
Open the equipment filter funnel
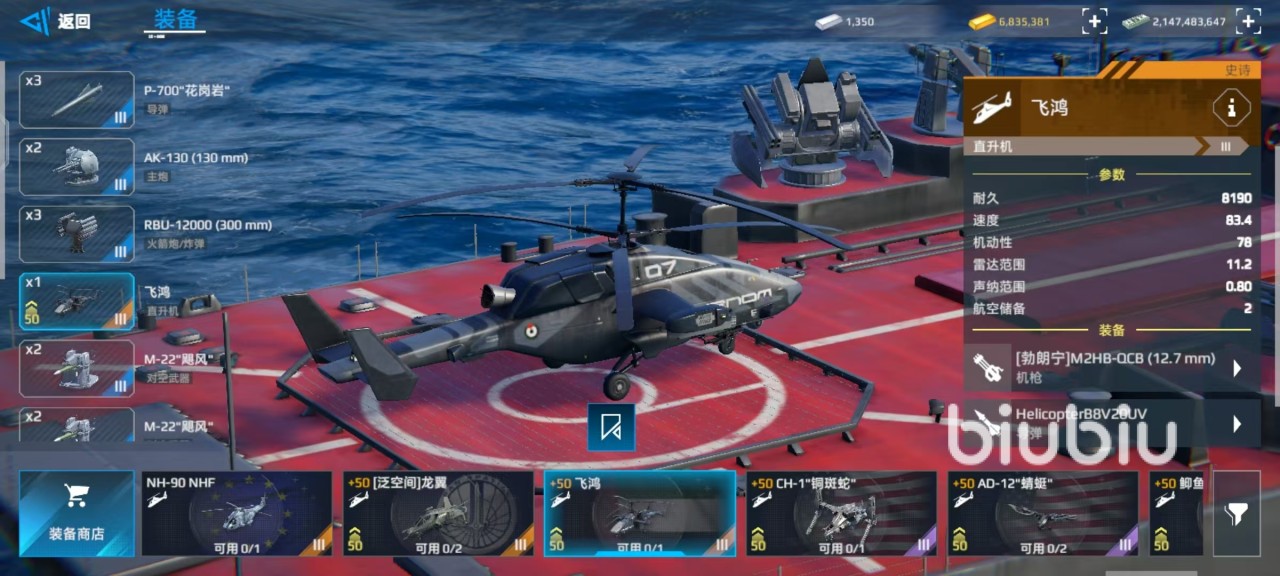pos(1236,513)
